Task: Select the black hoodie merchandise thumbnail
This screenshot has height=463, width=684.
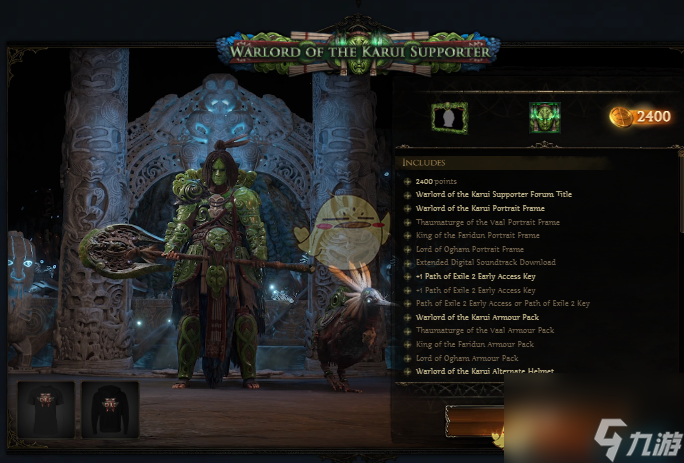Action: 110,409
